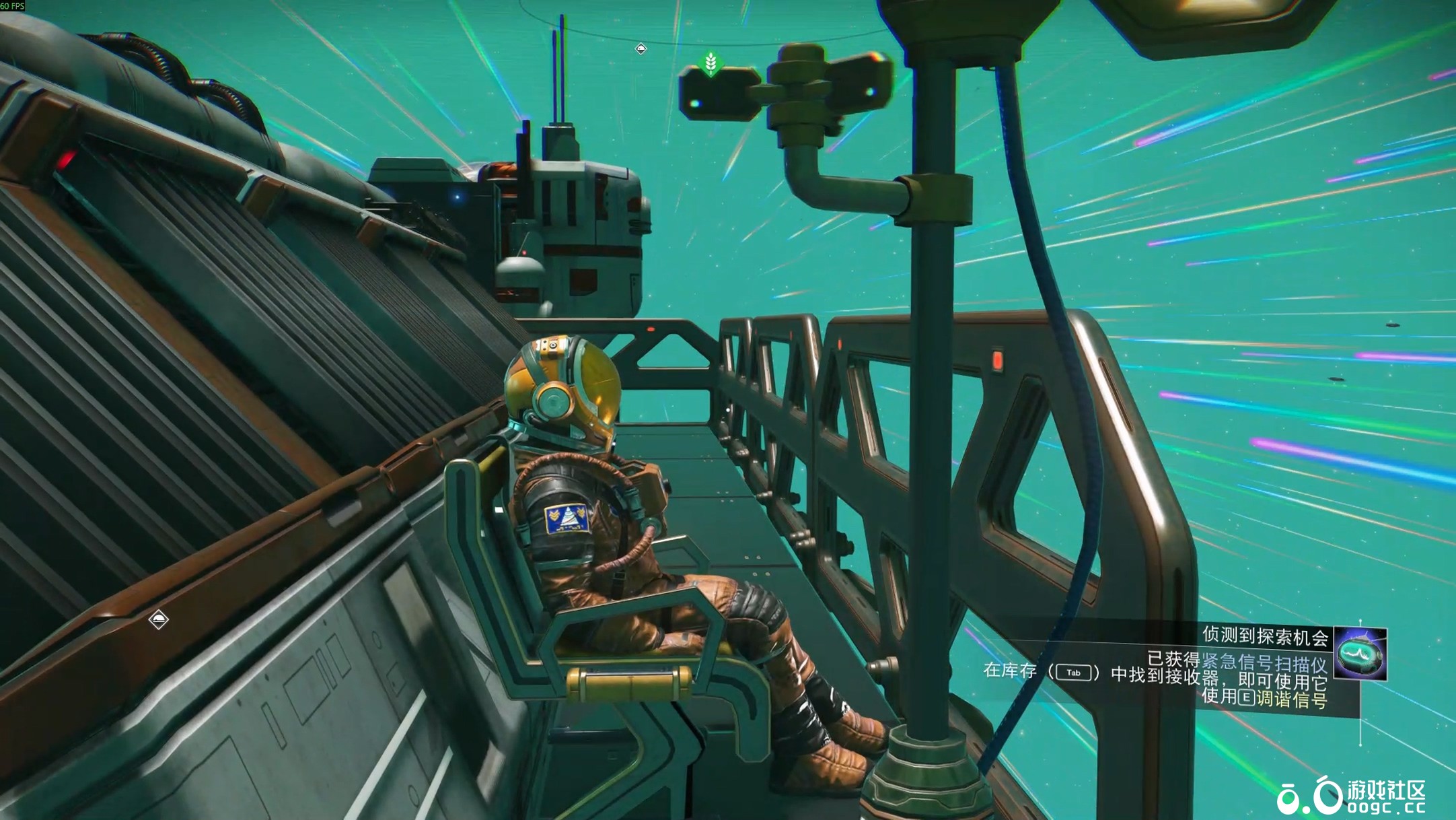This screenshot has height=820, width=1456.
Task: Select the emergency signal scanner notification icon
Action: pyautogui.click(x=1360, y=653)
